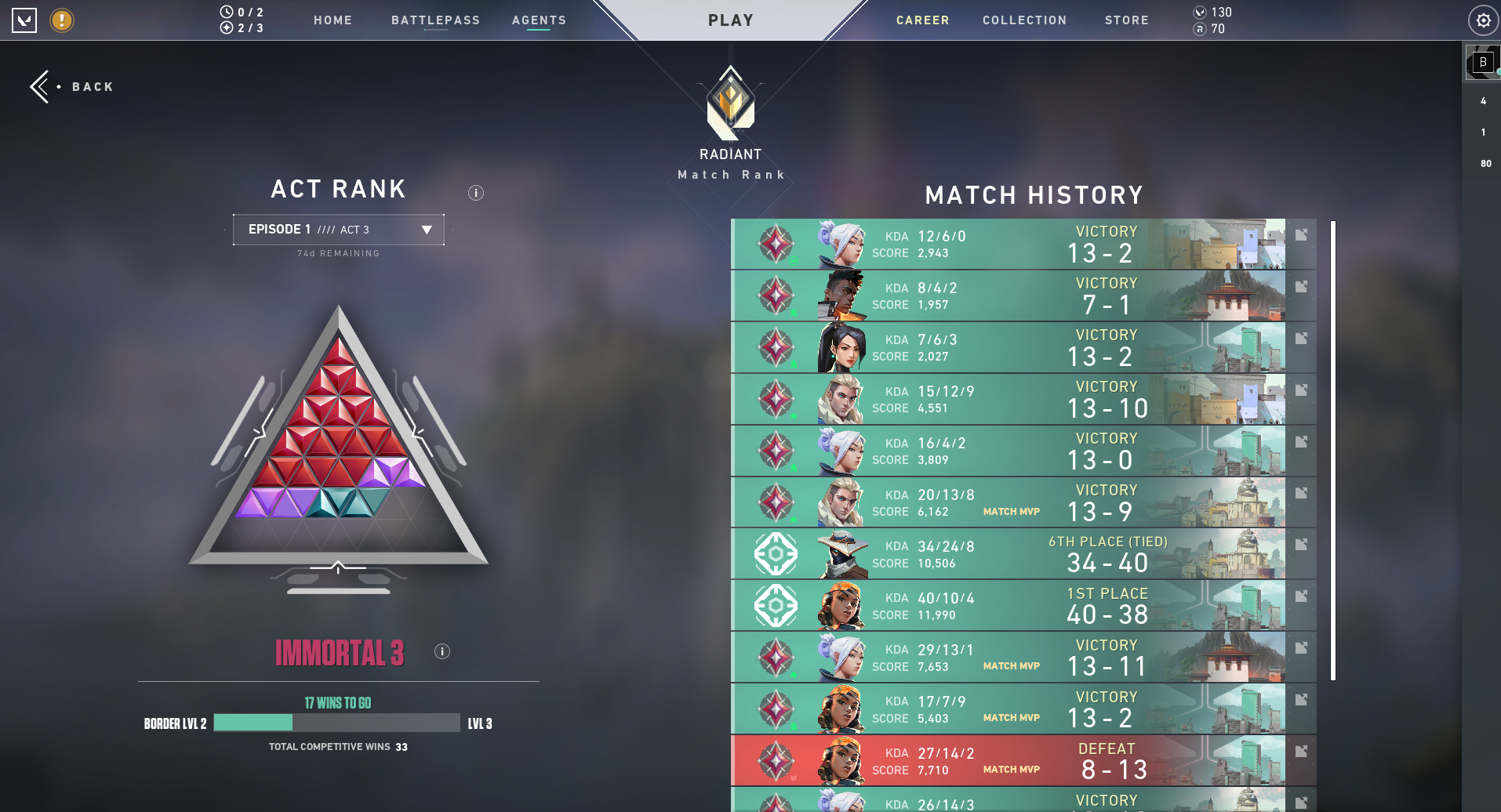1501x812 pixels.
Task: Open the Battlepass tab
Action: [435, 20]
